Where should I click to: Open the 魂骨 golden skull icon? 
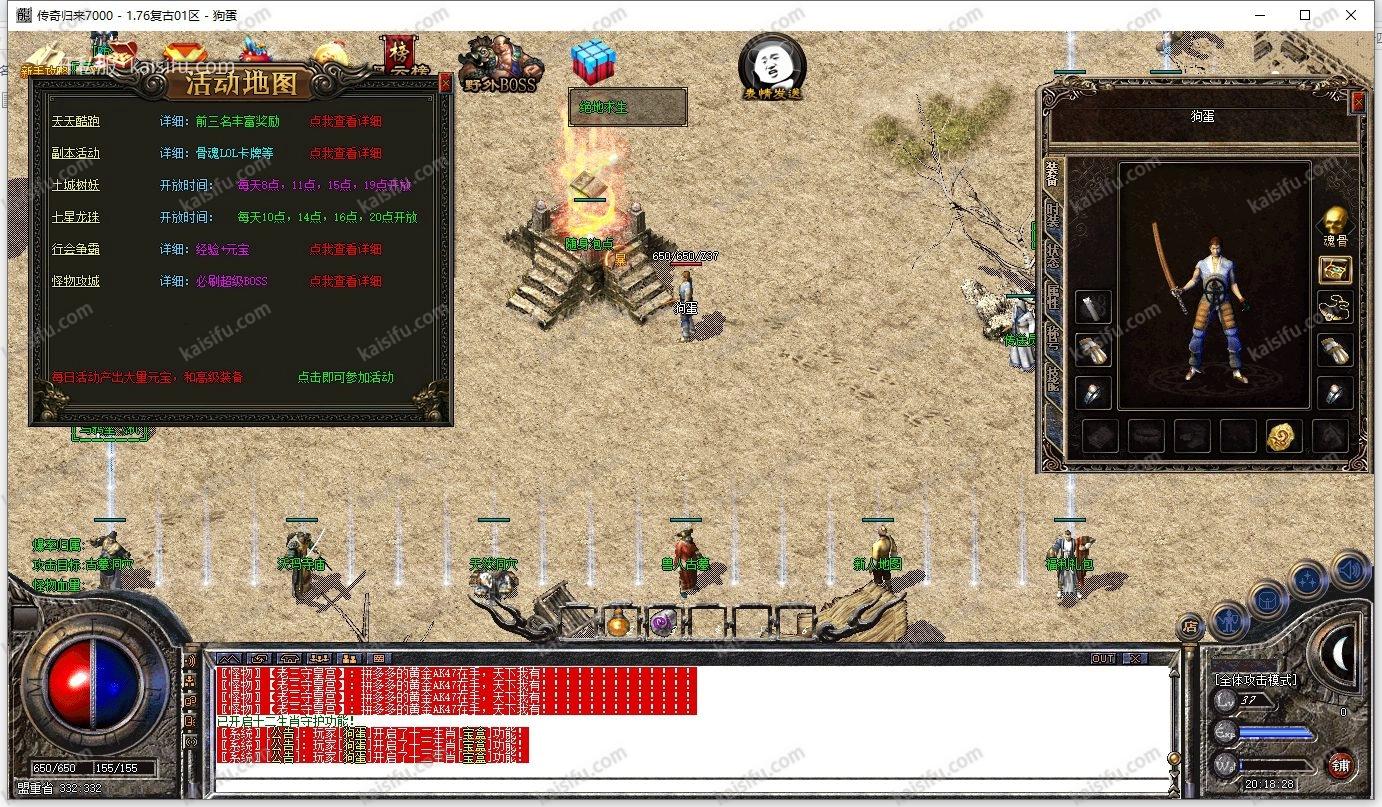pos(1334,223)
